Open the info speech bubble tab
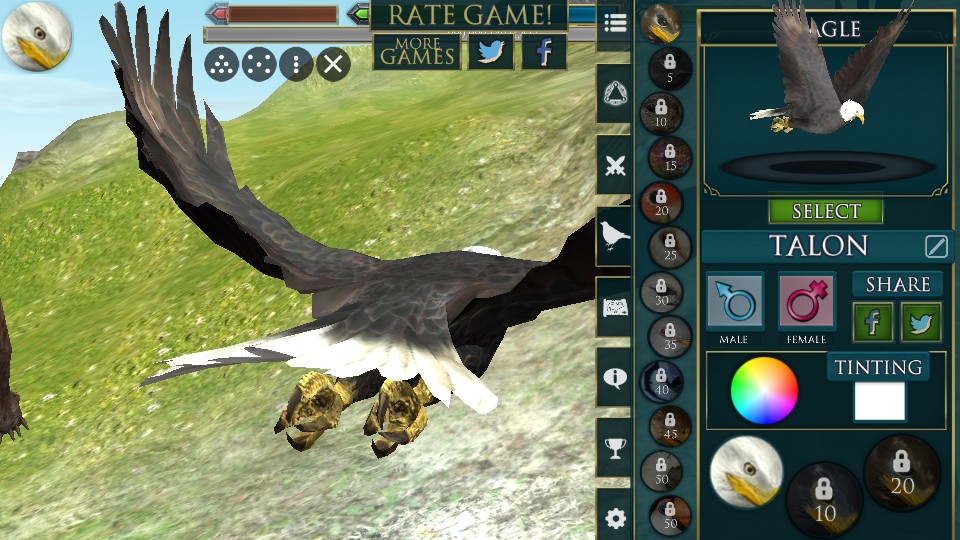Viewport: 960px width, 540px height. (615, 377)
